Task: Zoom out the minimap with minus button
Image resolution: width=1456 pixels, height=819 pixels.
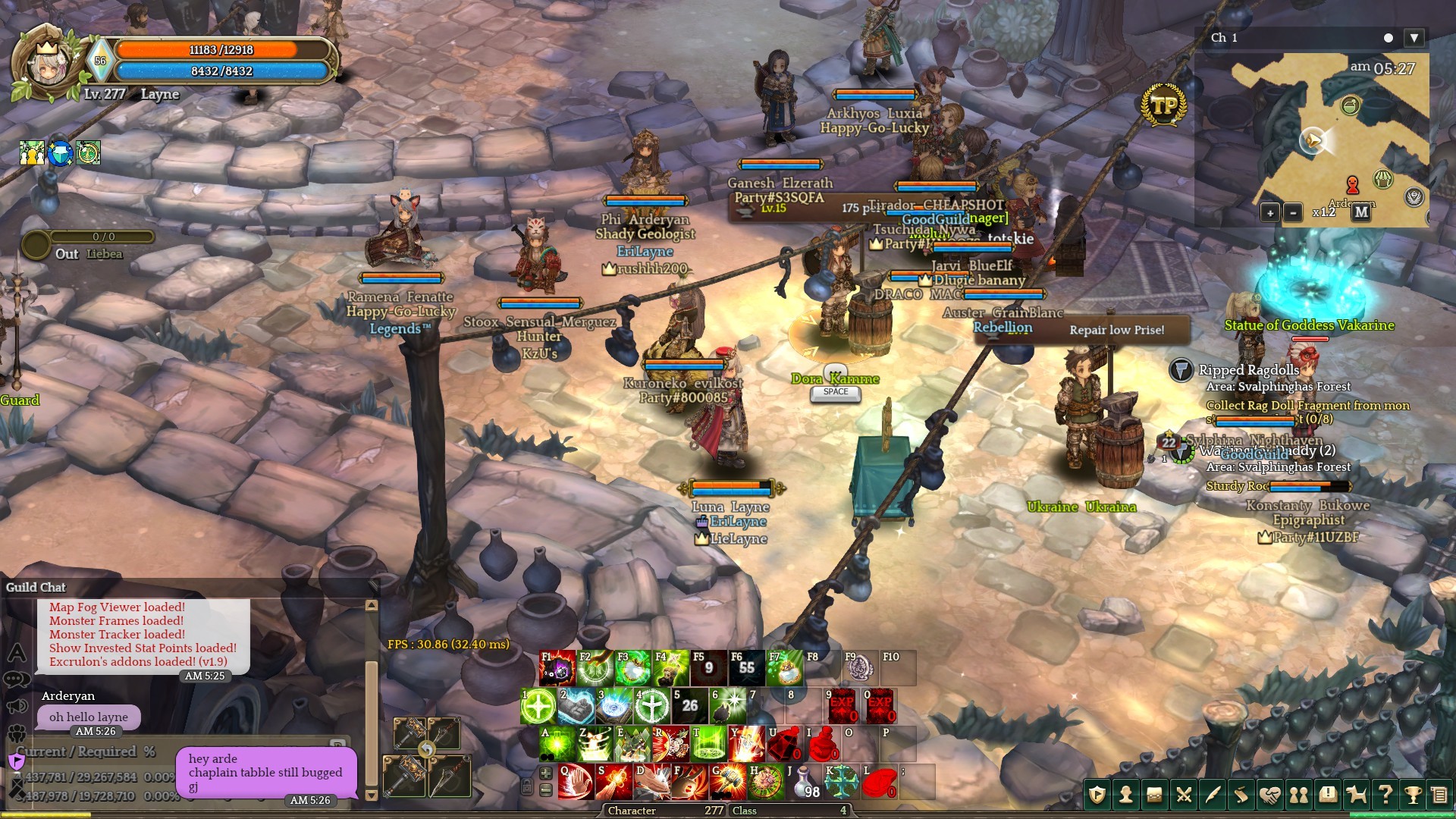Action: [x=1293, y=212]
